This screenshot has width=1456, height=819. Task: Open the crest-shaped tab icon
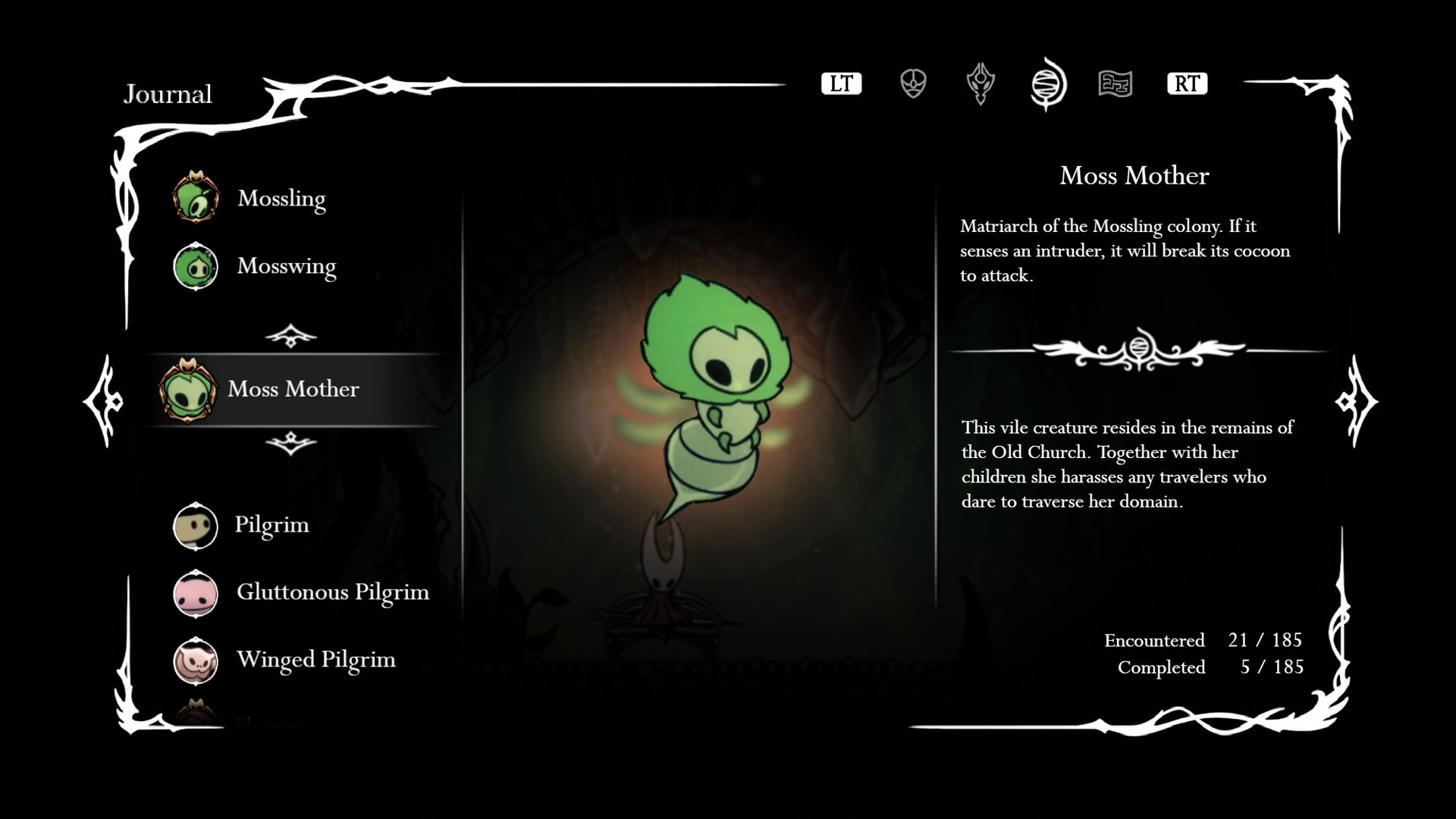click(x=981, y=83)
